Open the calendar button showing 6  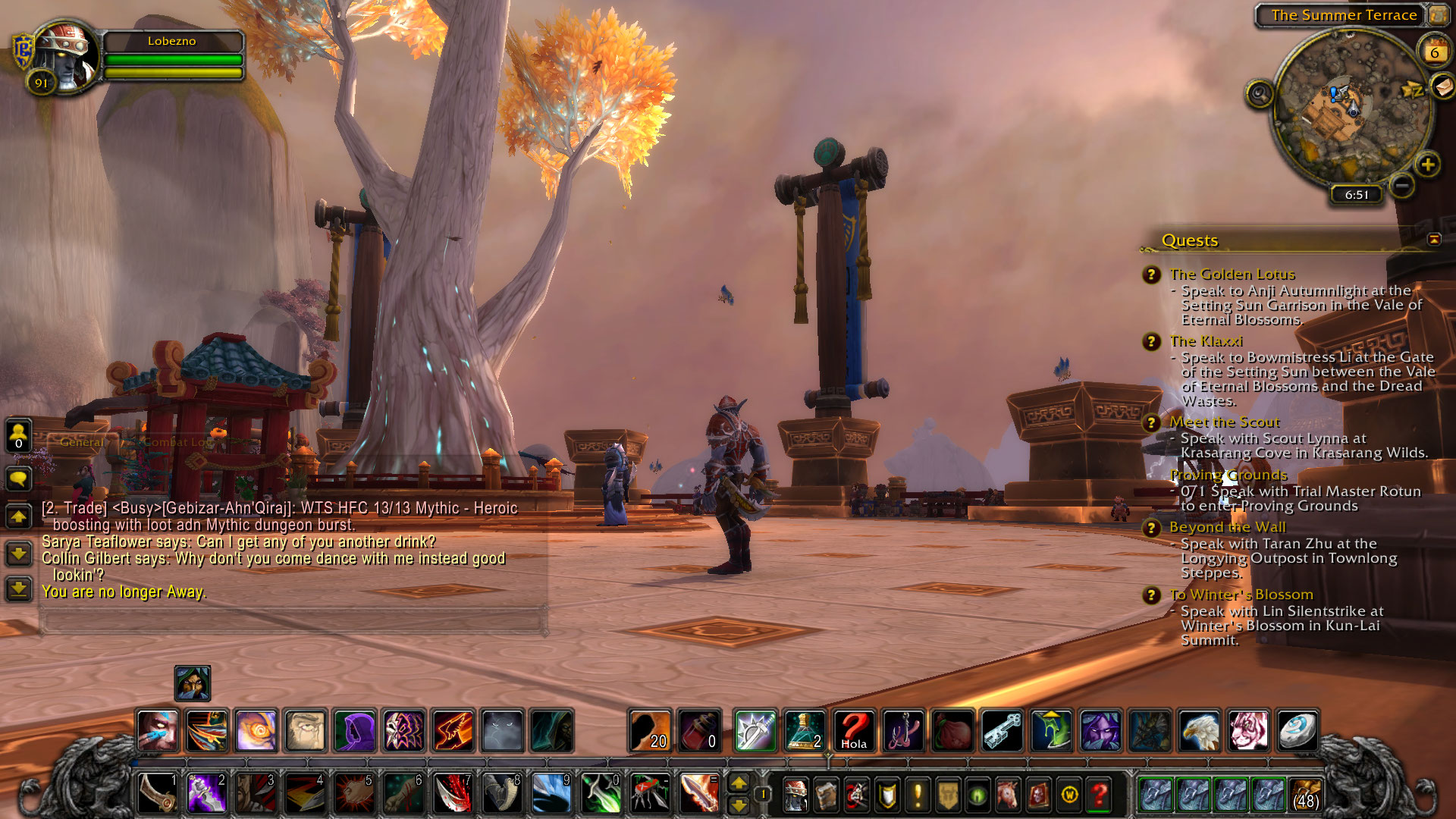(1434, 52)
